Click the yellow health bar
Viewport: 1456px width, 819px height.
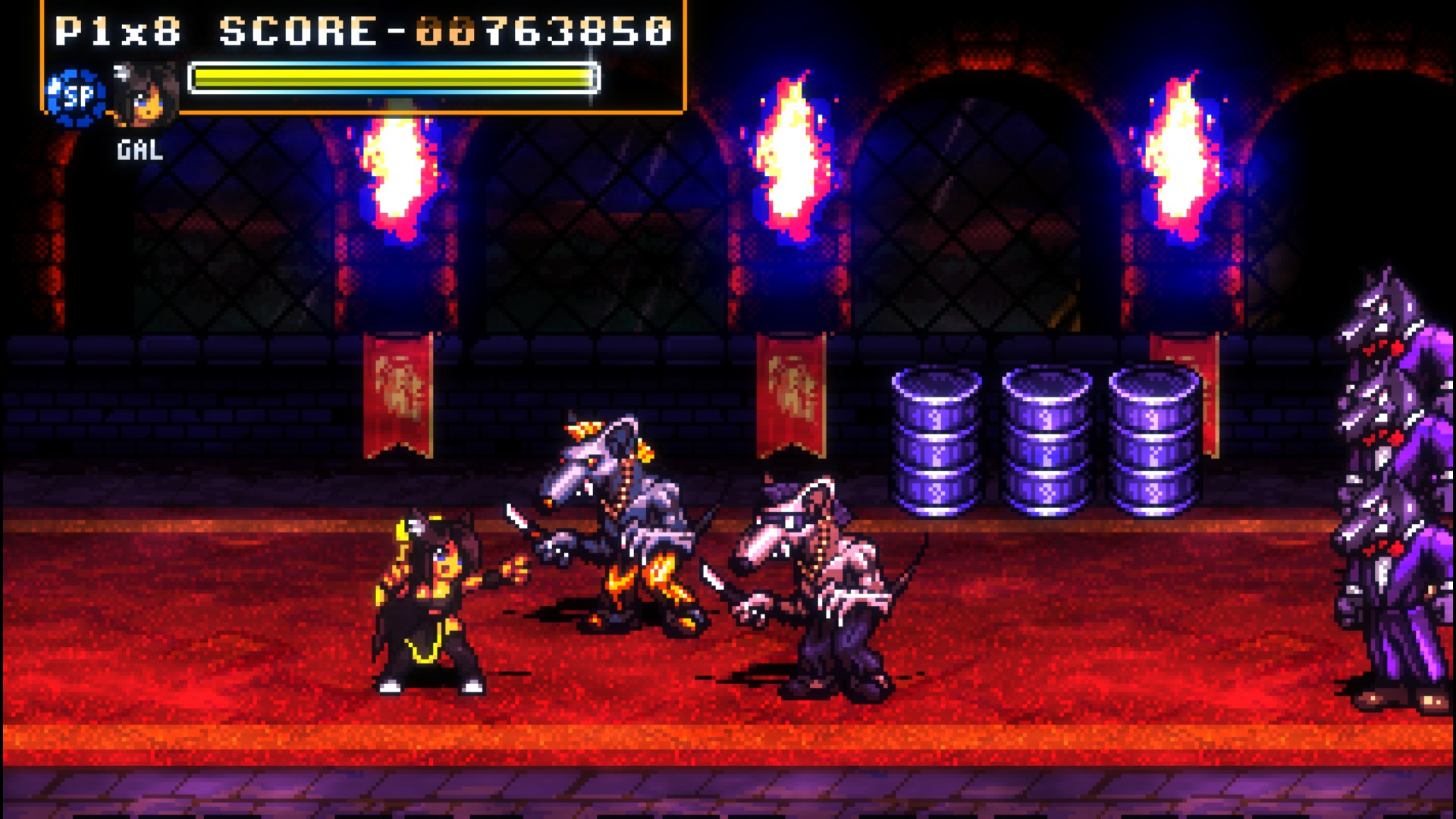(x=391, y=76)
